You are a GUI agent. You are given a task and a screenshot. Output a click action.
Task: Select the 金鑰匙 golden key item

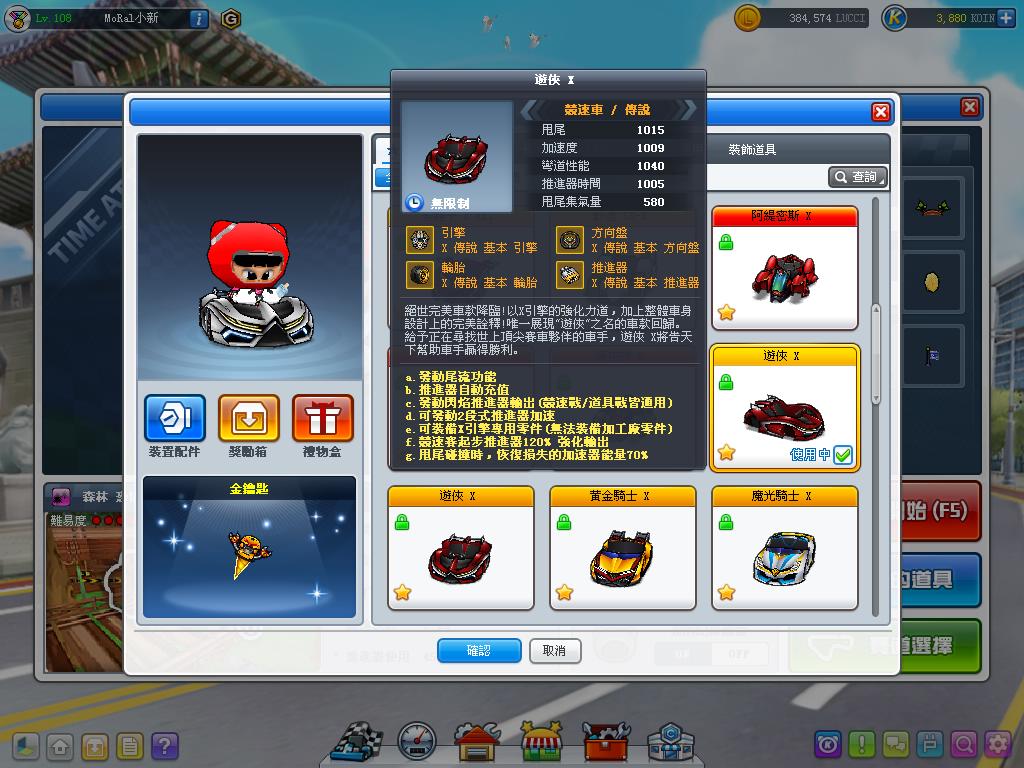pyautogui.click(x=249, y=547)
